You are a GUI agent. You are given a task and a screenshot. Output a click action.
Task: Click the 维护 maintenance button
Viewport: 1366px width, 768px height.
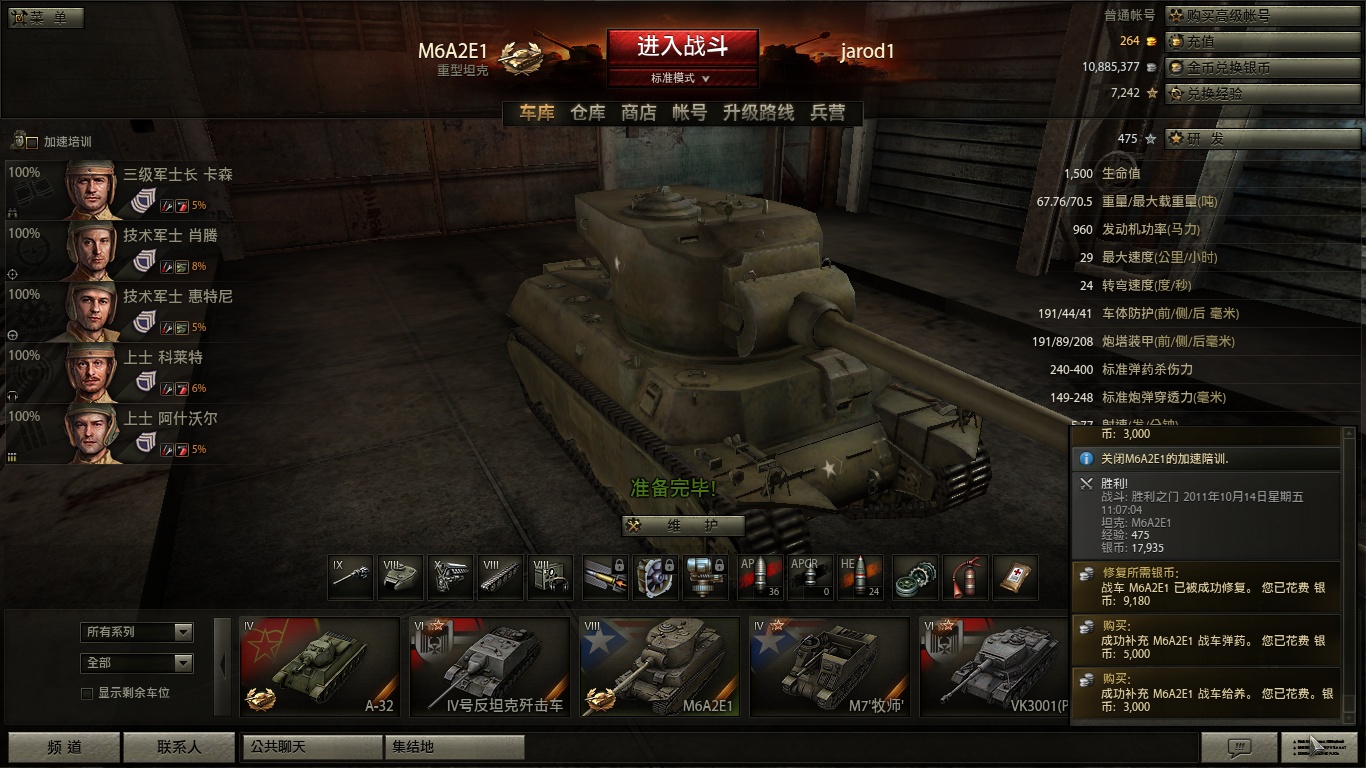click(x=683, y=526)
